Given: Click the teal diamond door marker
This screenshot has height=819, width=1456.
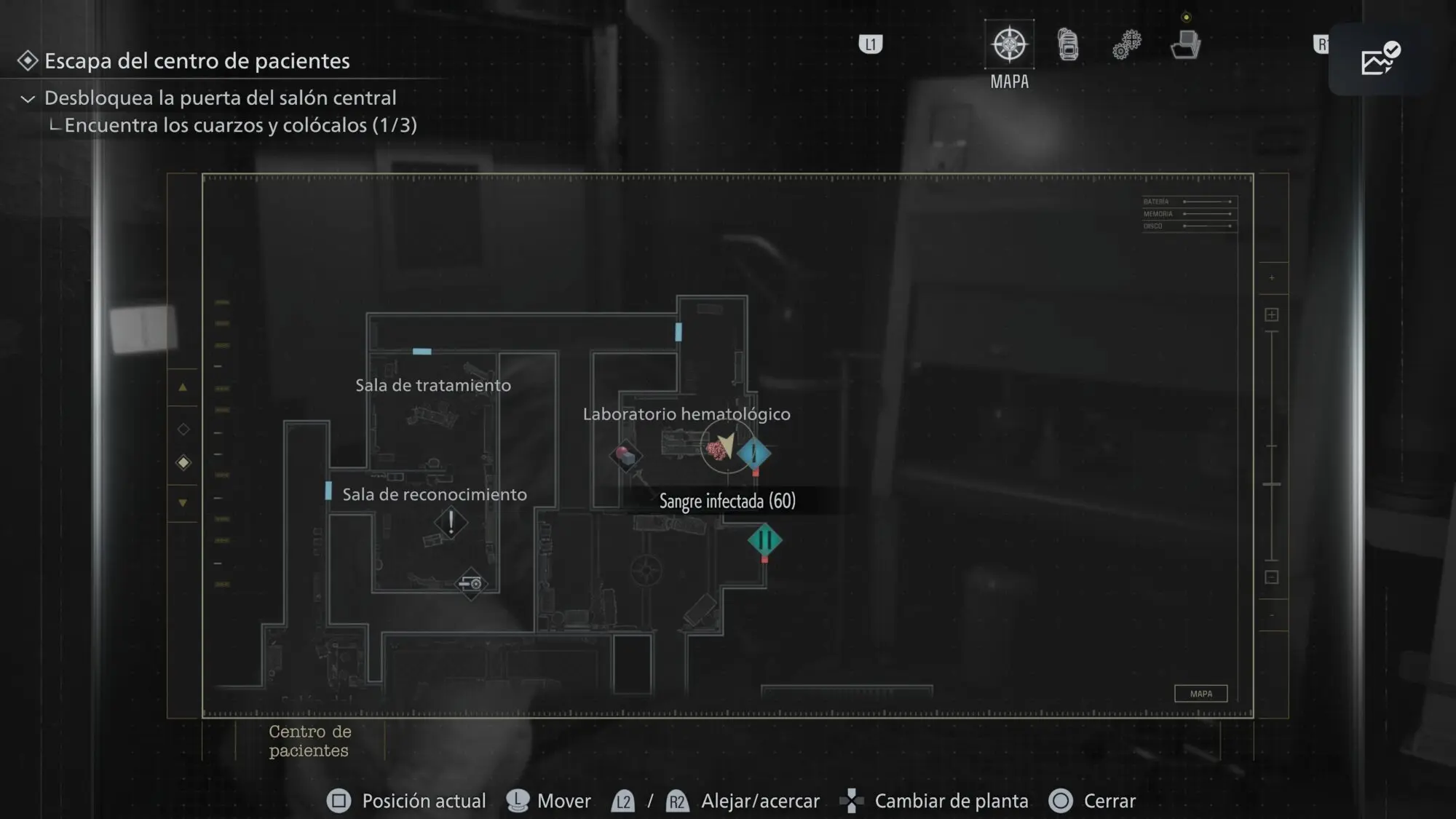Looking at the screenshot, I should (764, 540).
